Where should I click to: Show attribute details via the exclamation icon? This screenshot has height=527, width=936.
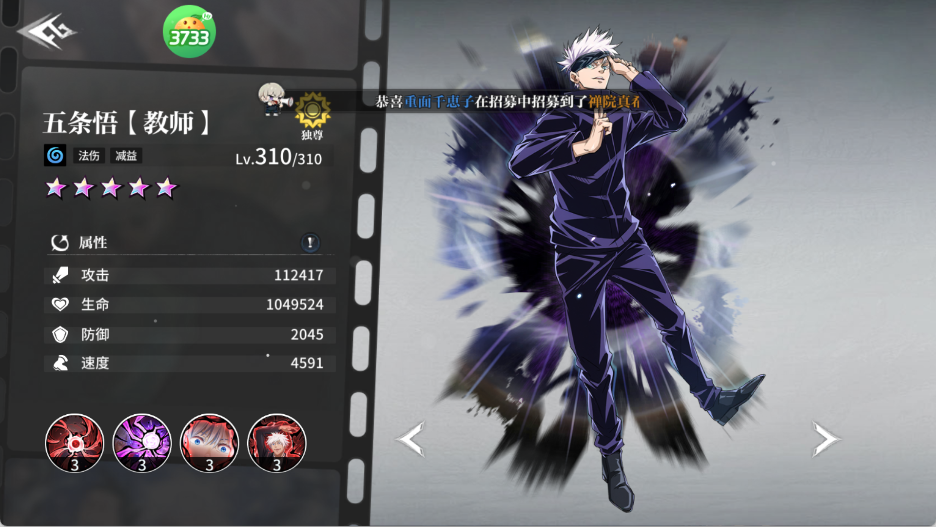311,242
